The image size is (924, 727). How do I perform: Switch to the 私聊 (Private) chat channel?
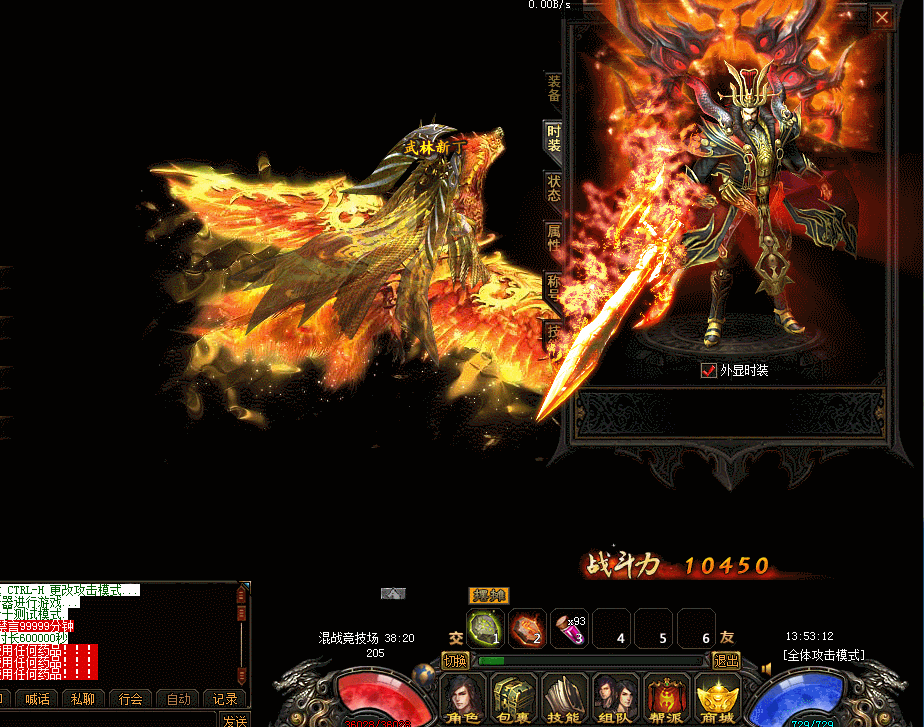[x=84, y=699]
